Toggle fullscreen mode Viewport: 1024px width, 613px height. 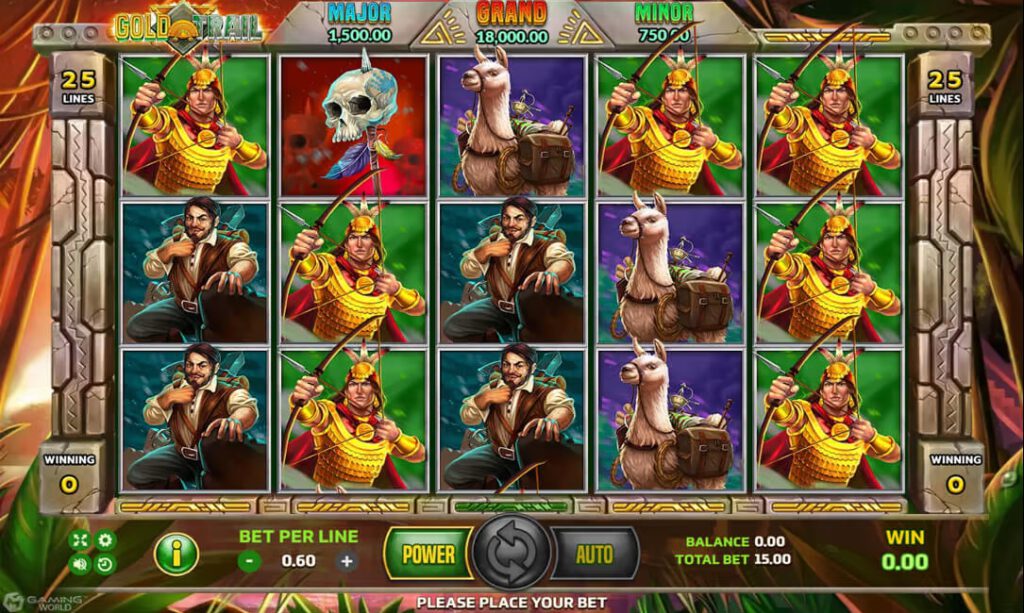[x=80, y=541]
